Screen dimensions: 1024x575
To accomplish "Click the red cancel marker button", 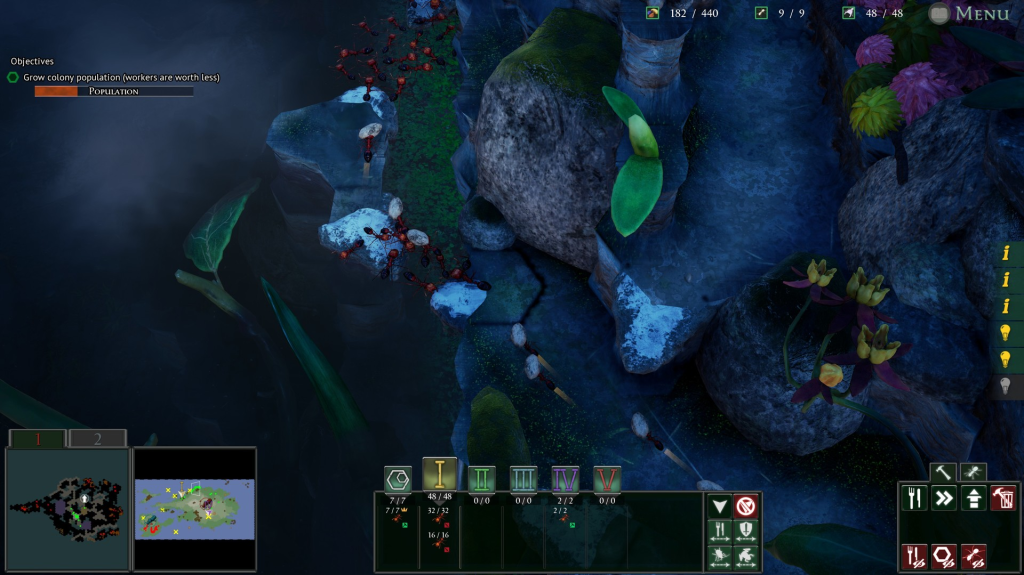I will point(746,506).
